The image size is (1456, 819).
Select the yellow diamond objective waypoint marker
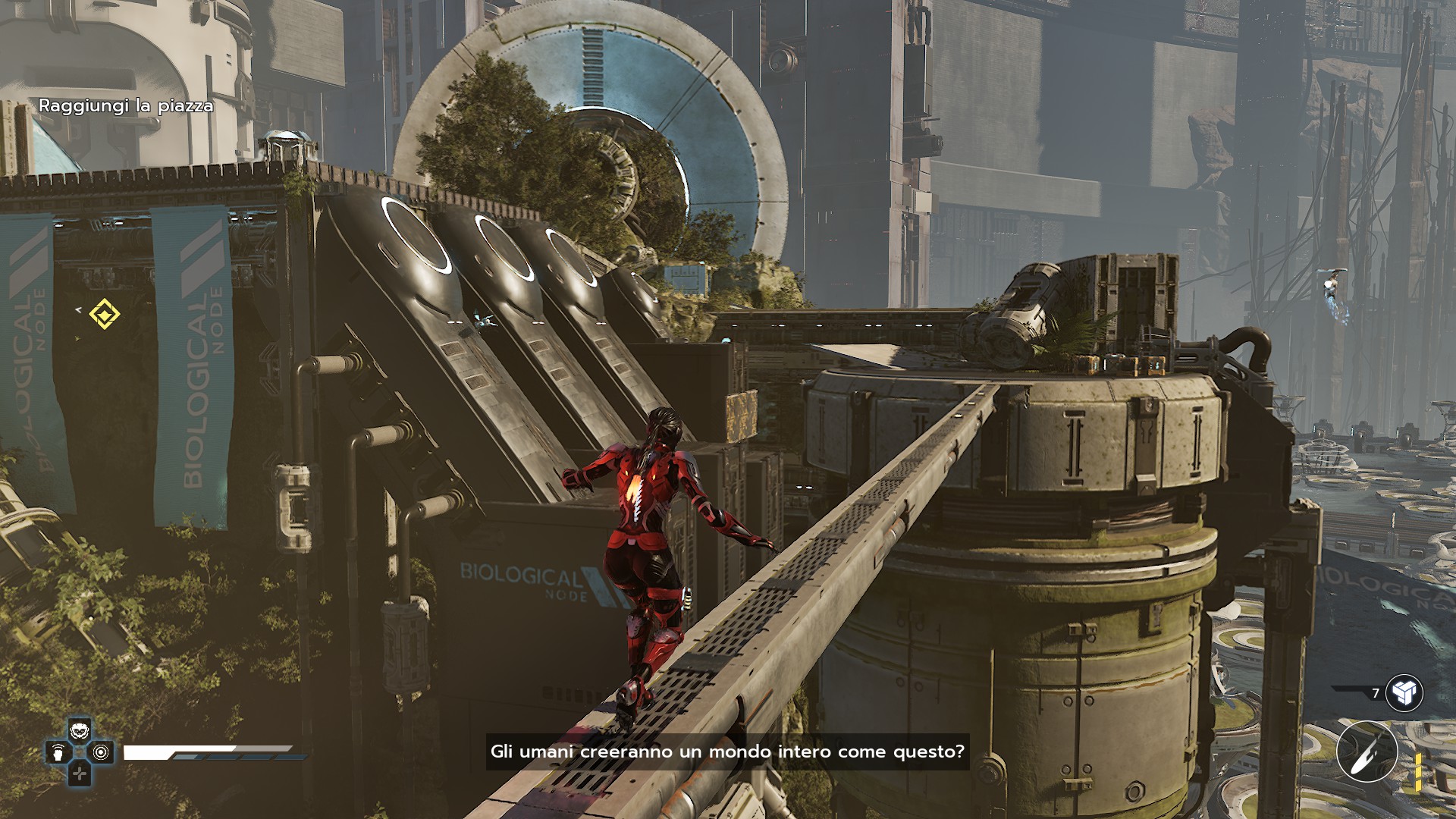[x=104, y=314]
